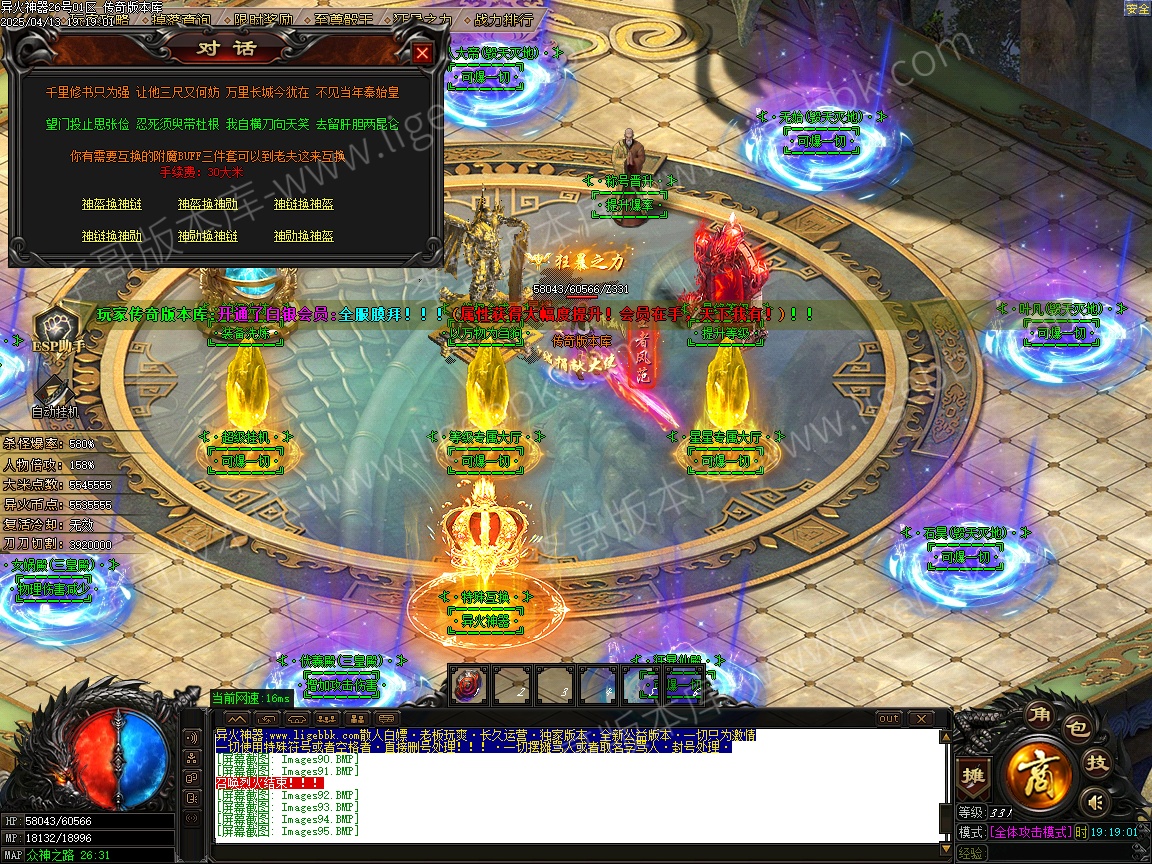Choose the 神盔换神链 exchange option
The height and width of the screenshot is (864, 1152).
(x=111, y=204)
